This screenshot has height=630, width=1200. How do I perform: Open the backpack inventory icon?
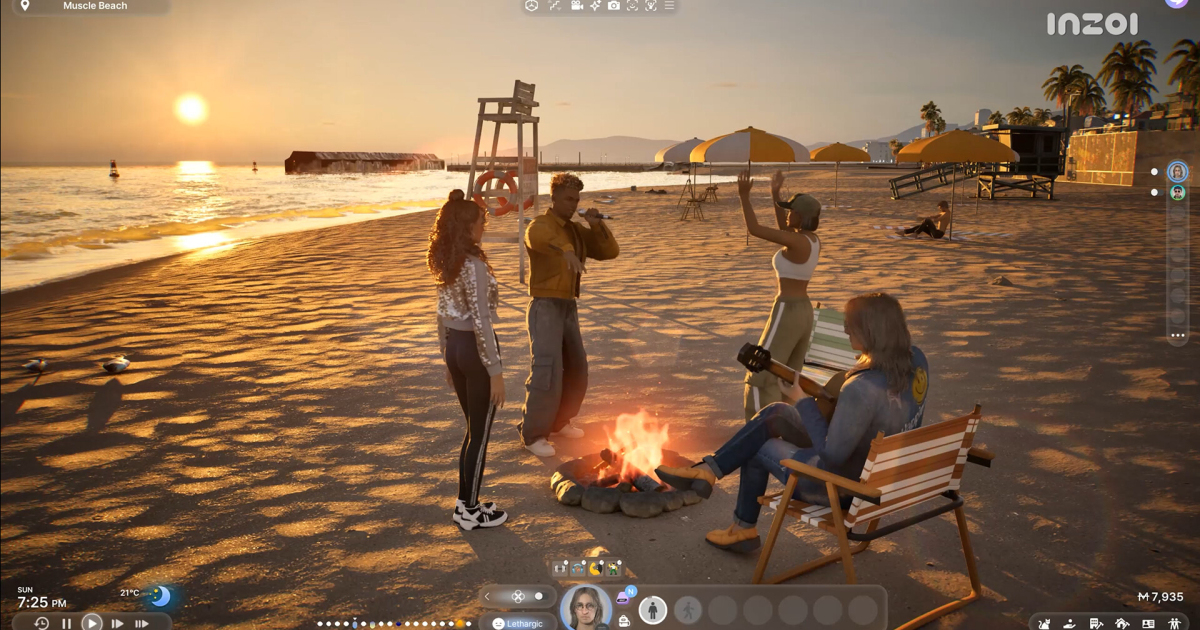pyautogui.click(x=624, y=620)
